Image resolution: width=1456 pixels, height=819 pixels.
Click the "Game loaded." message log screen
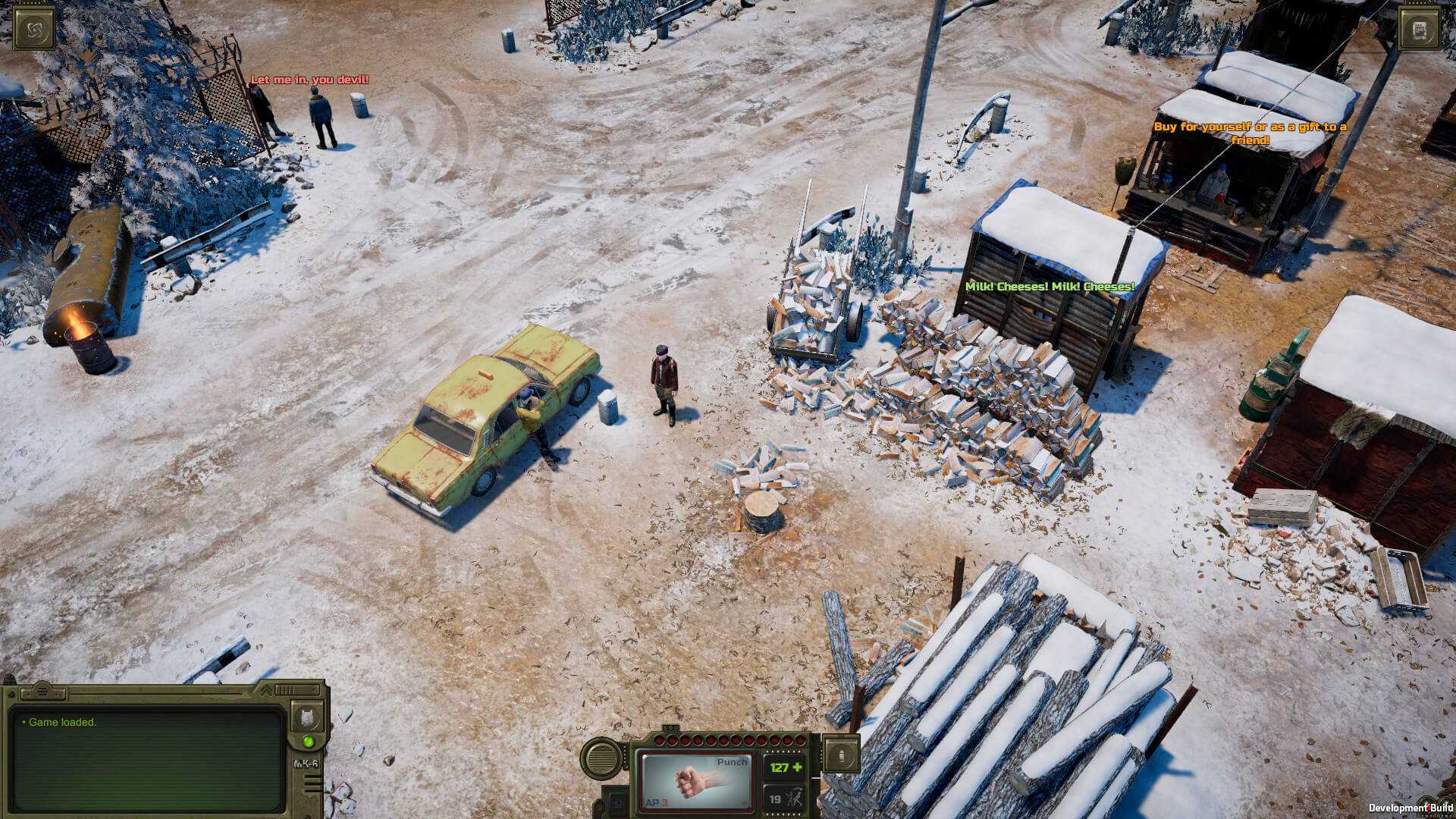148,758
